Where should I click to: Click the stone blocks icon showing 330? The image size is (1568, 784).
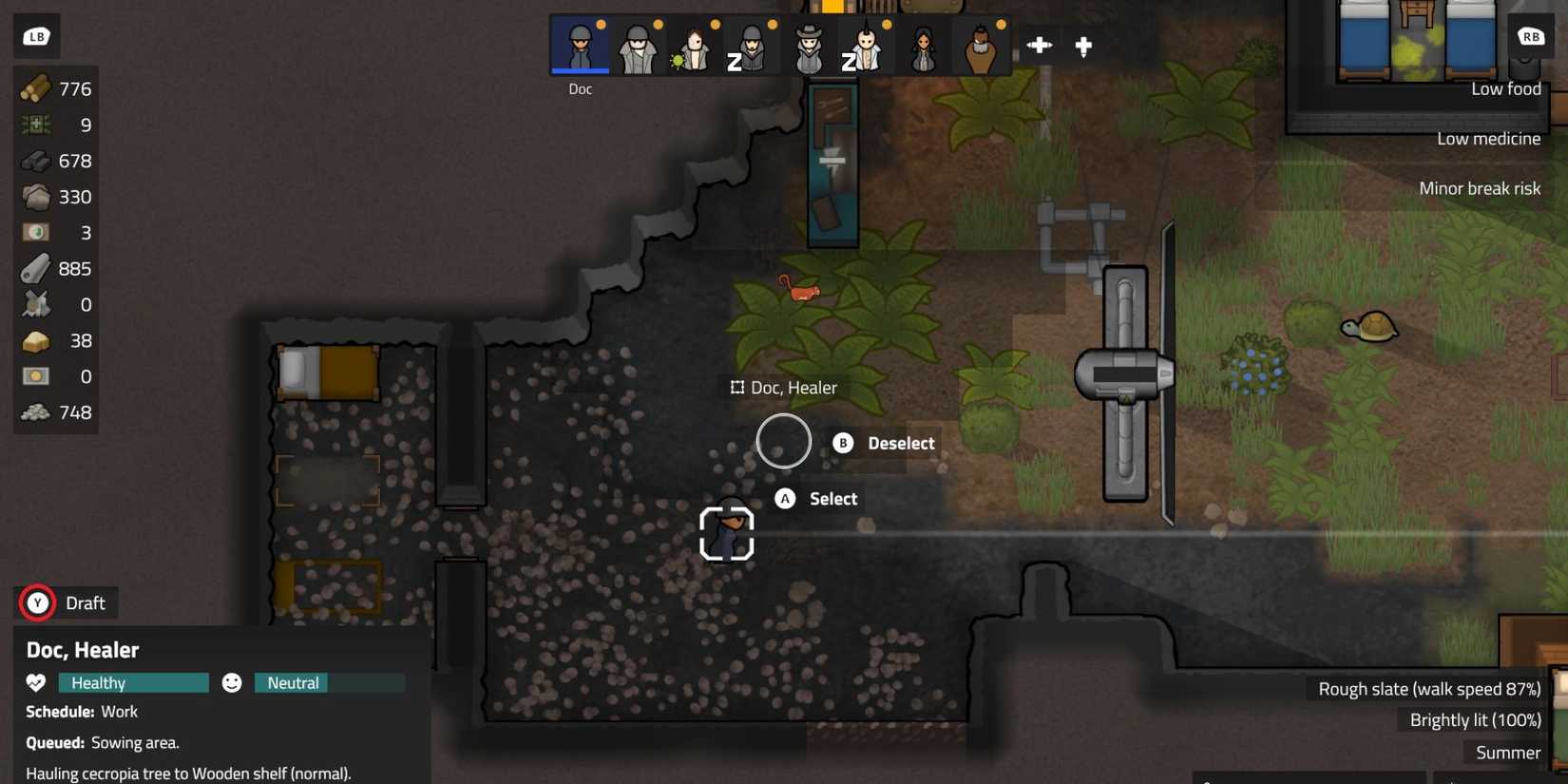point(35,197)
